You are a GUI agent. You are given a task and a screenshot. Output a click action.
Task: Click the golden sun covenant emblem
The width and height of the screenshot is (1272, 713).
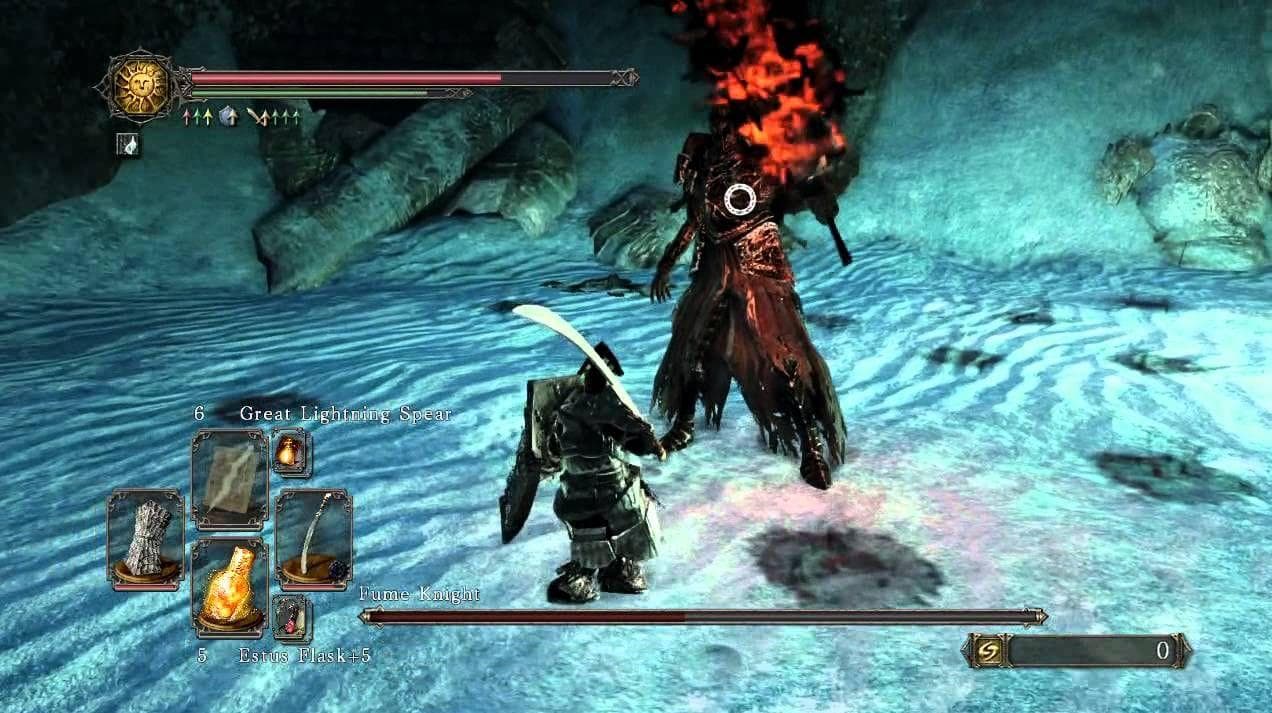(x=141, y=88)
